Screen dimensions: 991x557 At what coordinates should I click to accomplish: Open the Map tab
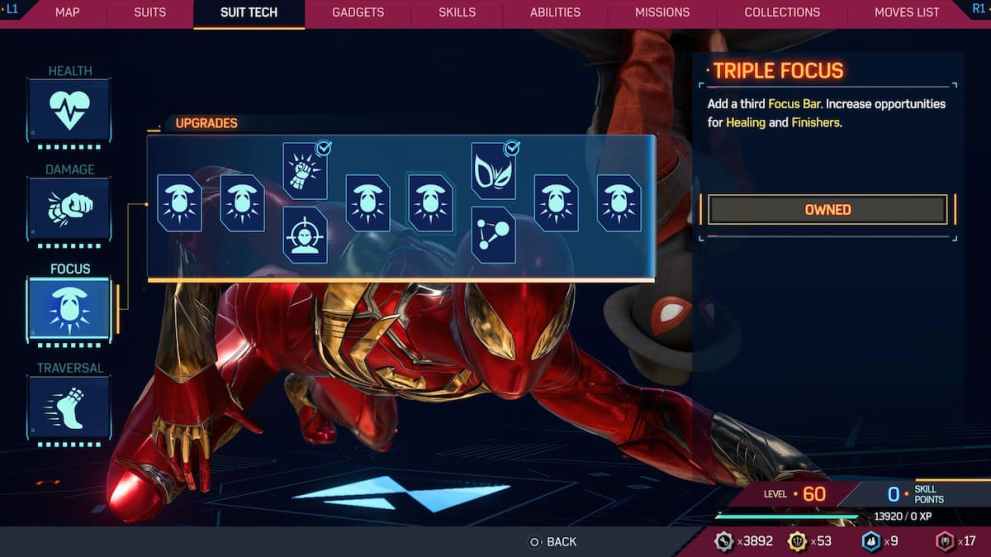point(67,13)
